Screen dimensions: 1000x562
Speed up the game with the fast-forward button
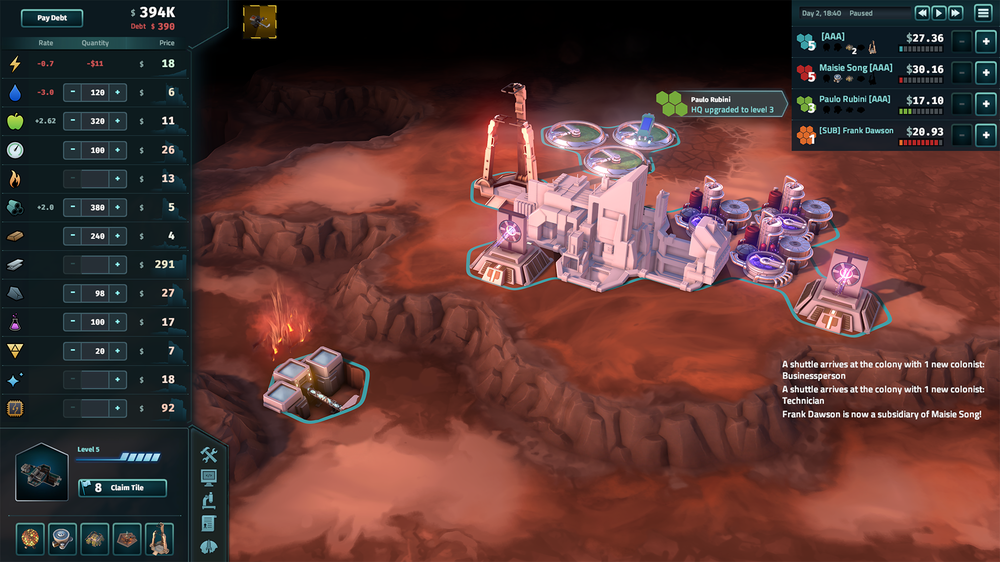click(956, 13)
